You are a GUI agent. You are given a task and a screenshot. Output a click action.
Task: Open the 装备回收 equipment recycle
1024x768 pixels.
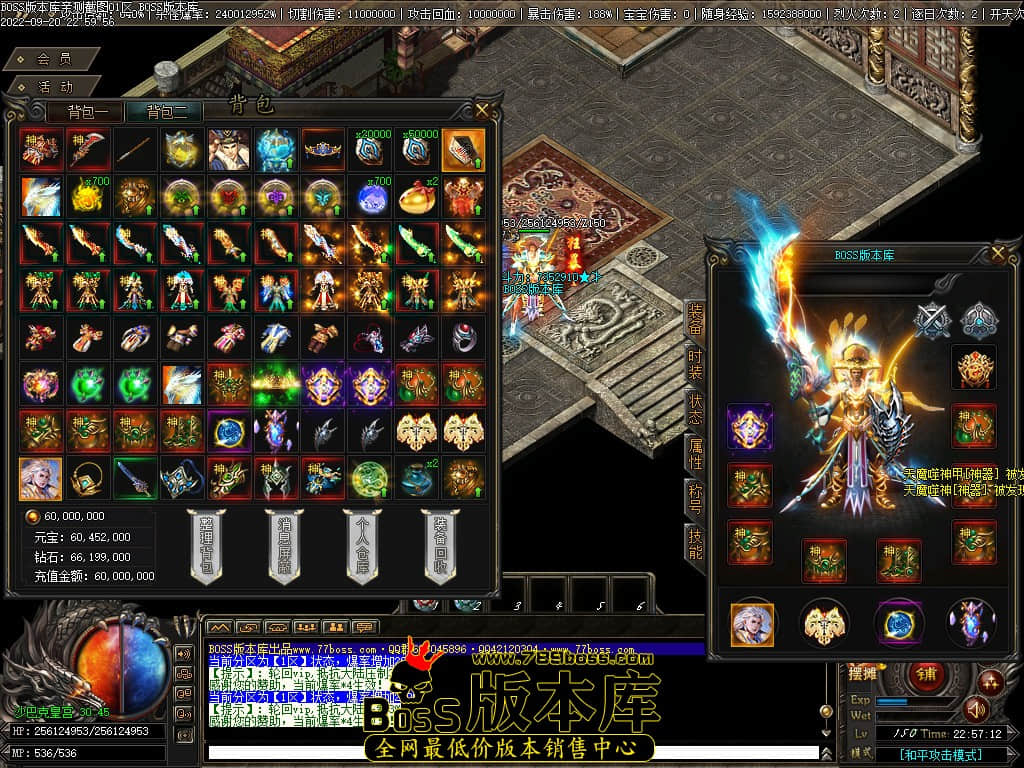pyautogui.click(x=441, y=546)
